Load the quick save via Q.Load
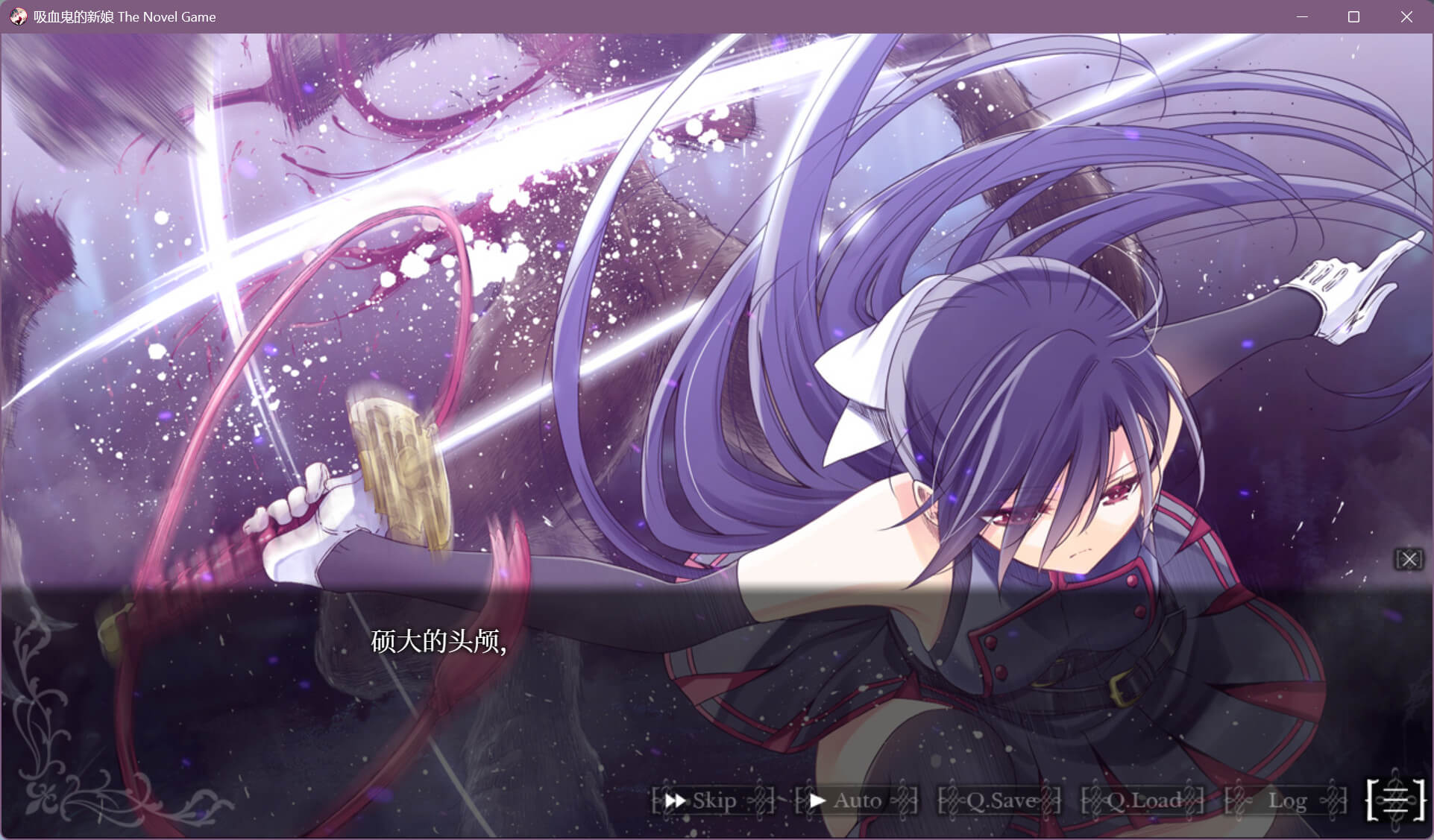 click(x=1142, y=800)
